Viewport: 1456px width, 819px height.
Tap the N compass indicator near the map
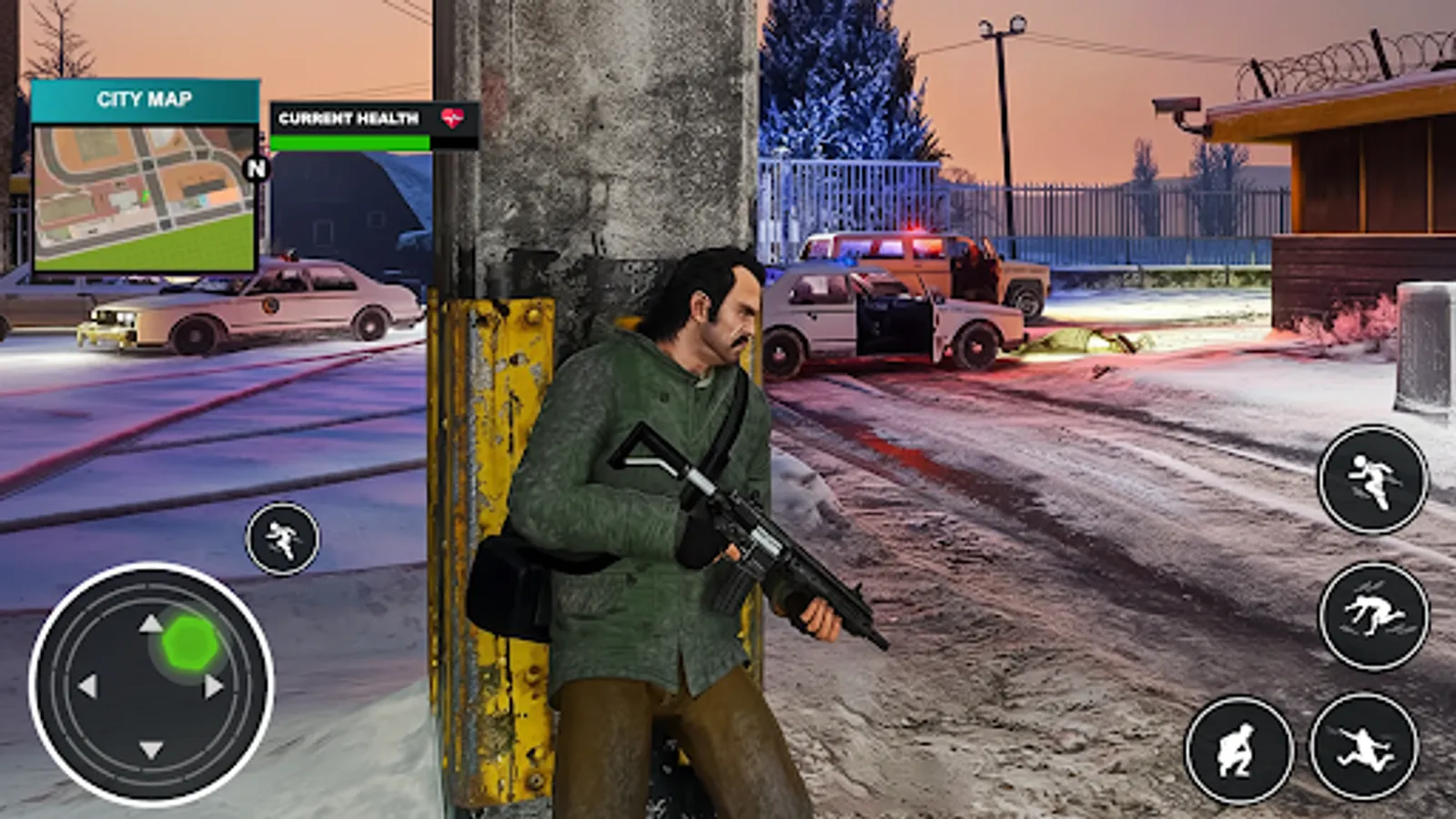click(257, 169)
